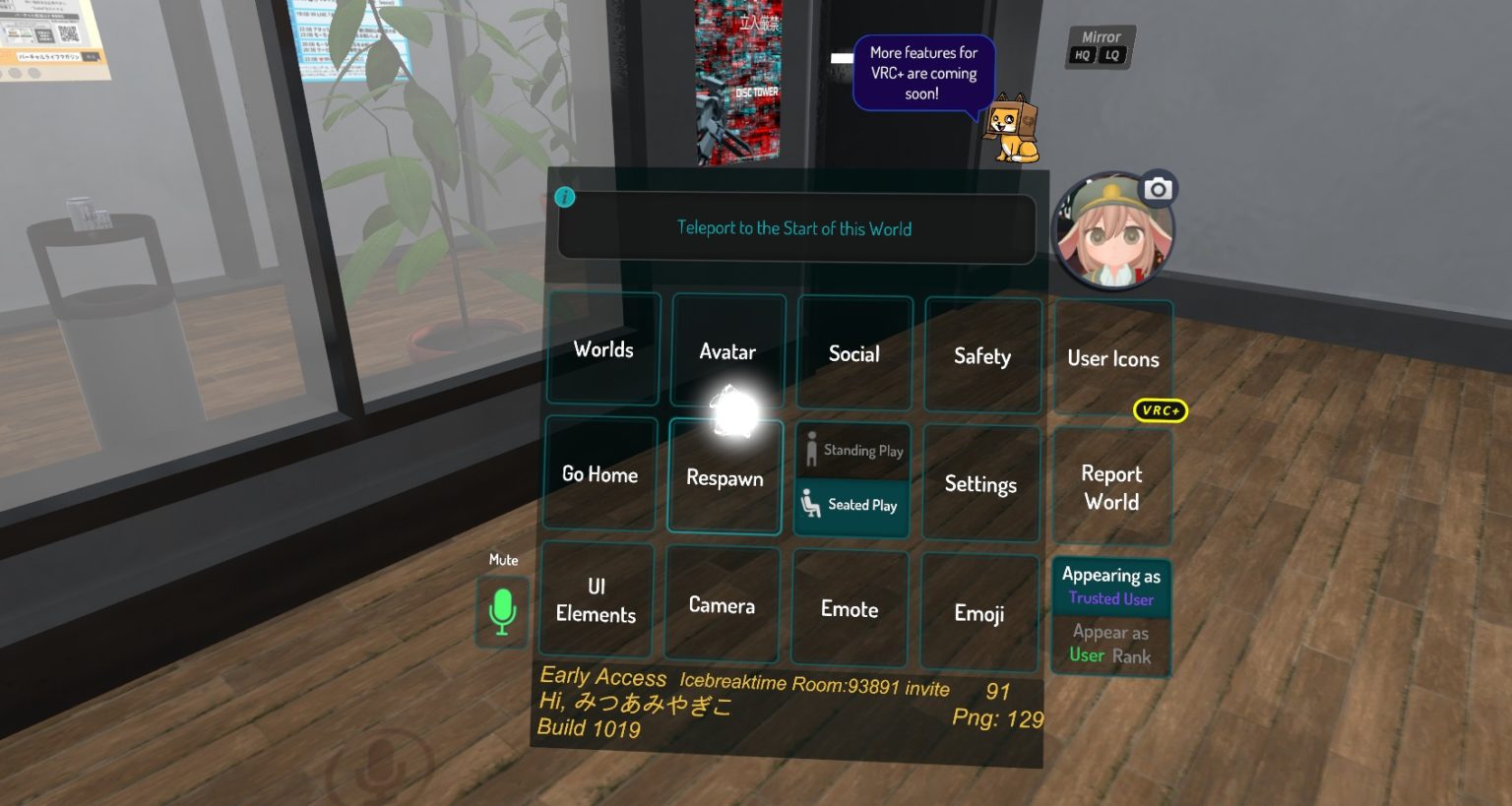Open Report World options
Screen dimensions: 1512x806
click(1111, 487)
